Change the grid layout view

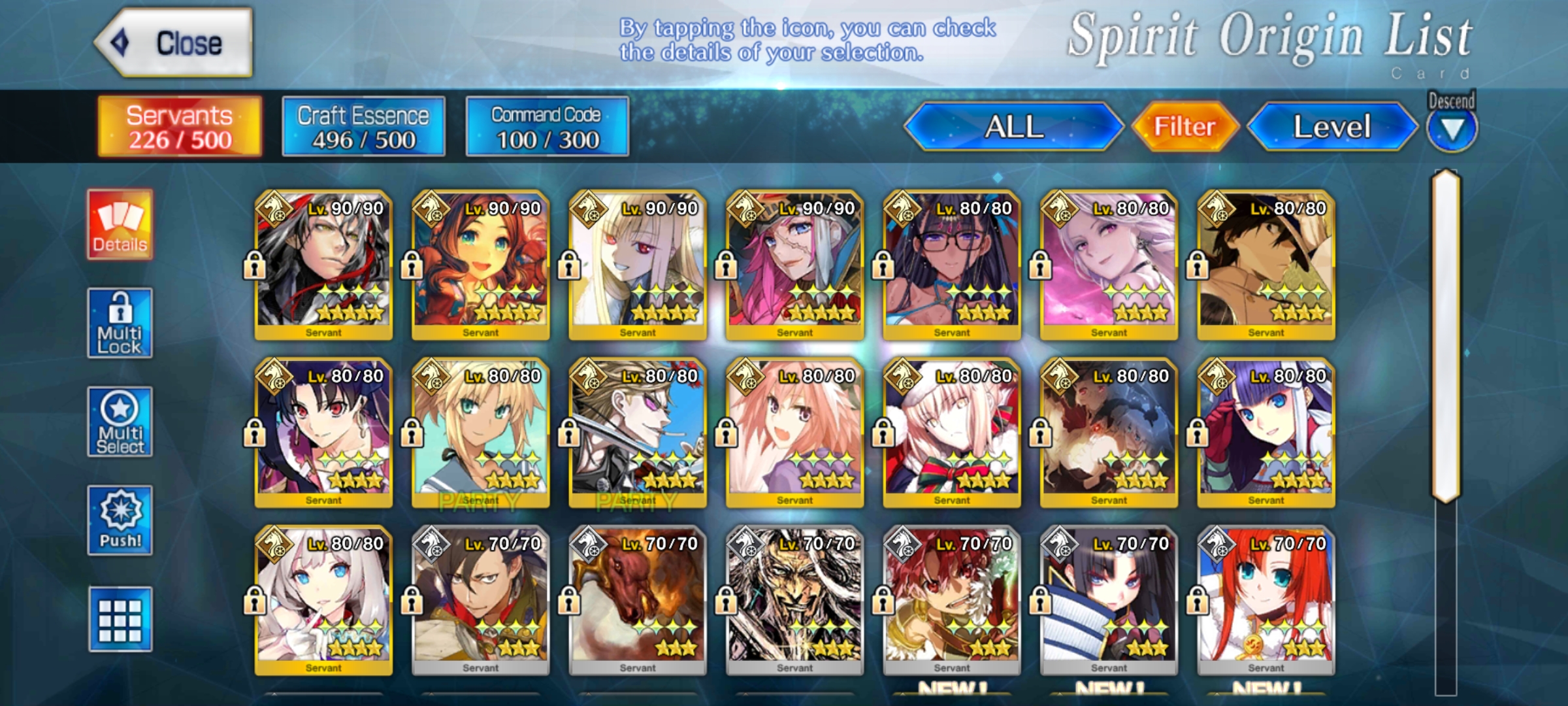click(120, 620)
